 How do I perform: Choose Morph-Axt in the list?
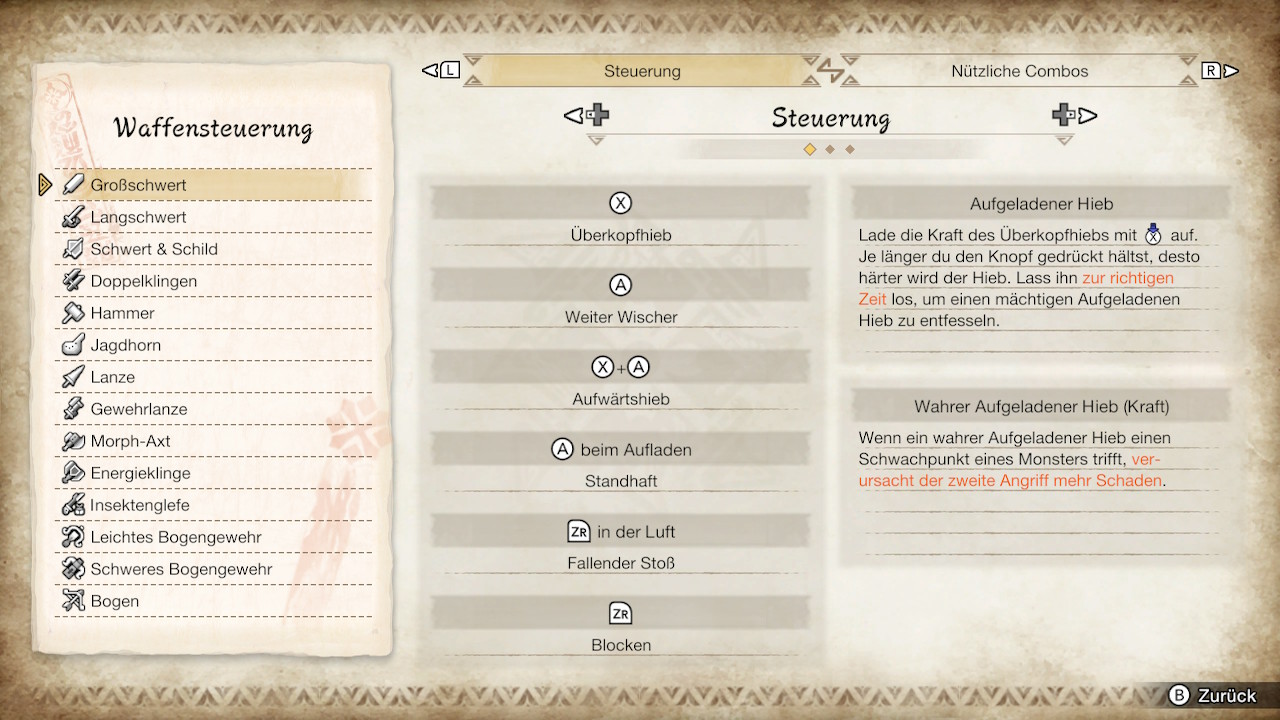click(x=130, y=441)
